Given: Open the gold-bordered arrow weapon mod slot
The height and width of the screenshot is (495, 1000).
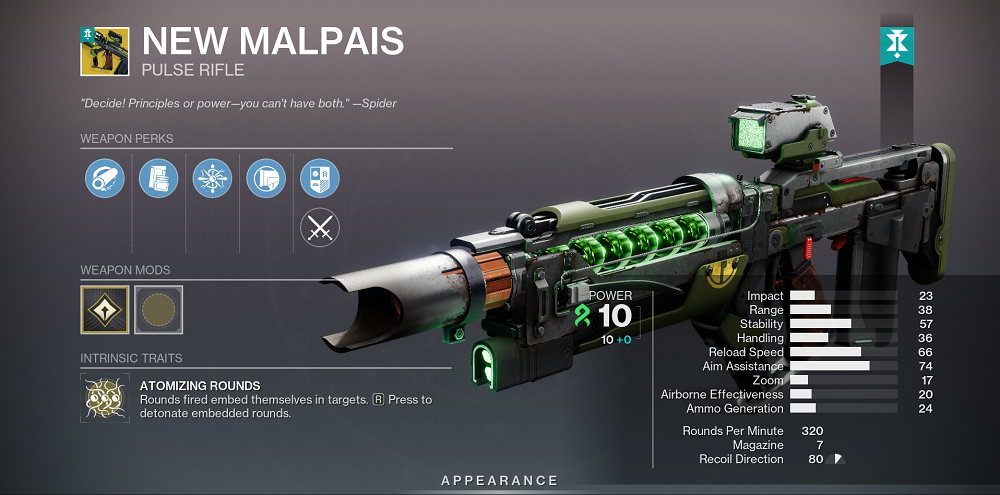Looking at the screenshot, I should click(104, 309).
